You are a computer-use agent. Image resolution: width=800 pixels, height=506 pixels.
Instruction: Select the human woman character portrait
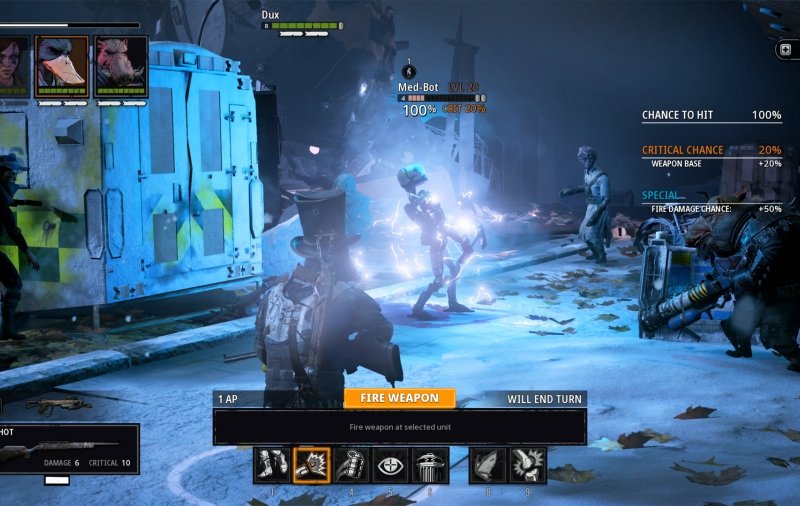12,66
